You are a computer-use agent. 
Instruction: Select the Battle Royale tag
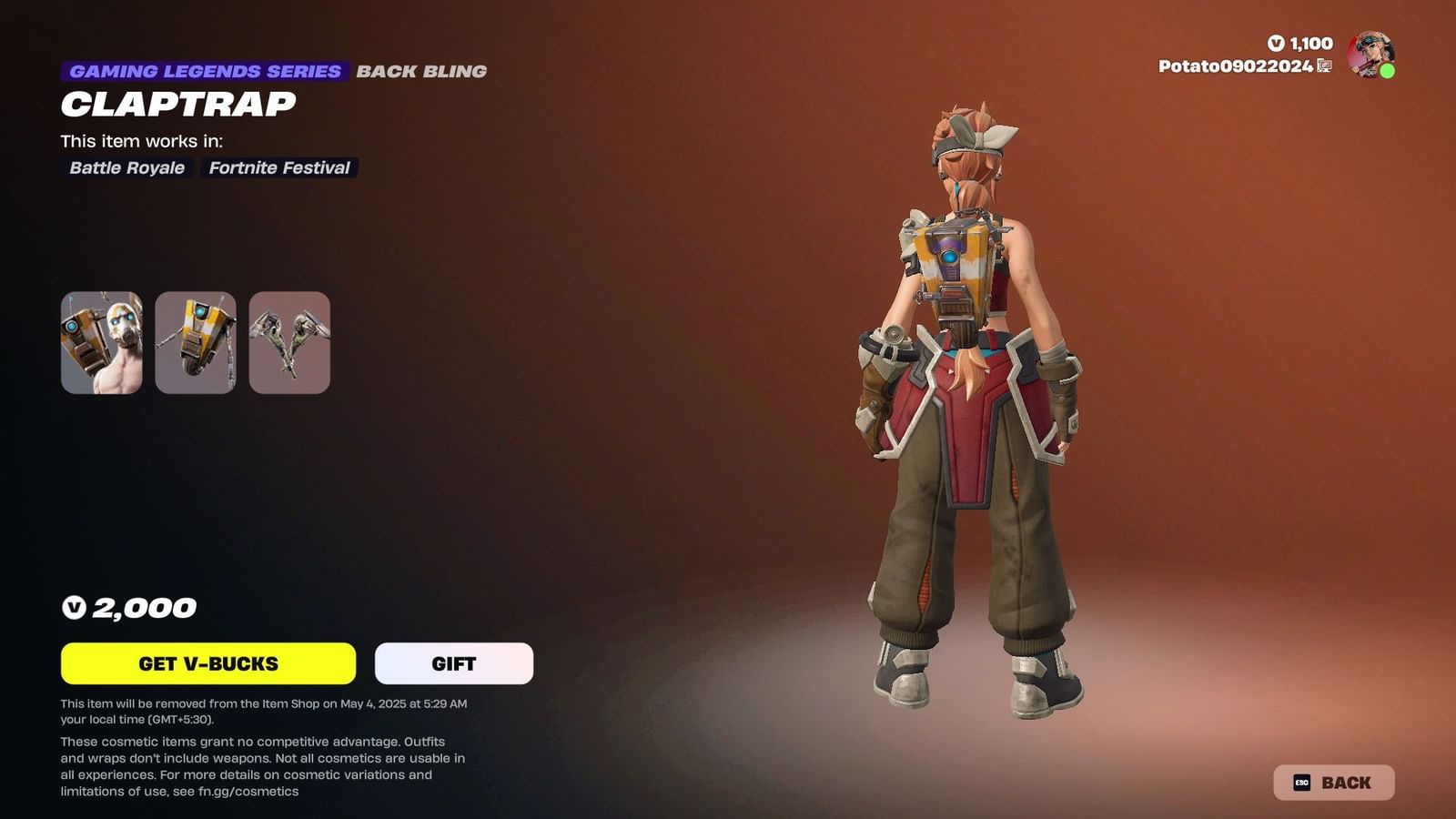[126, 167]
